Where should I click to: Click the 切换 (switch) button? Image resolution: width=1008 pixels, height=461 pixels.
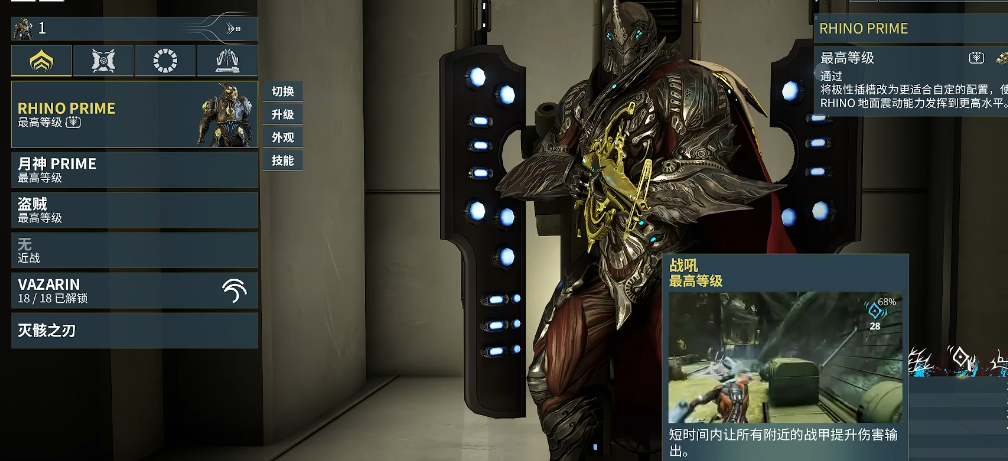[282, 92]
